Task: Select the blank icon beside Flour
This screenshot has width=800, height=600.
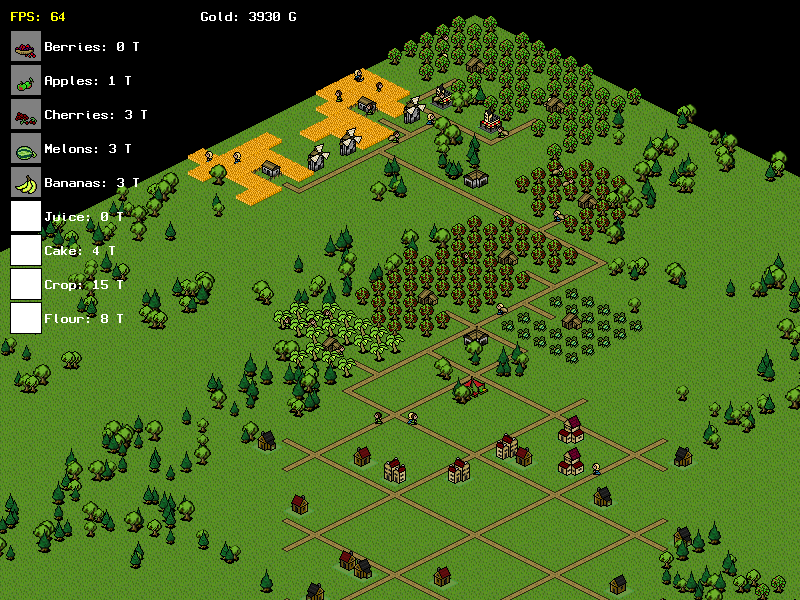Action: point(26,318)
